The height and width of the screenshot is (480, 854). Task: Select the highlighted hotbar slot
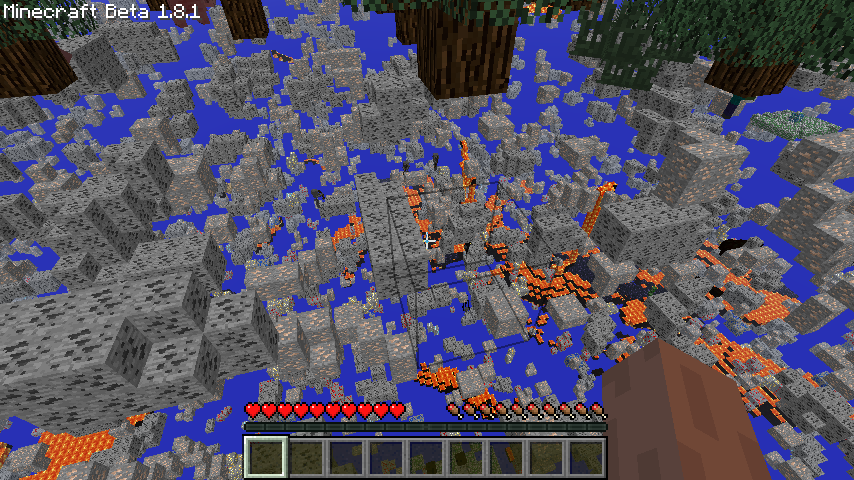[x=266, y=457]
